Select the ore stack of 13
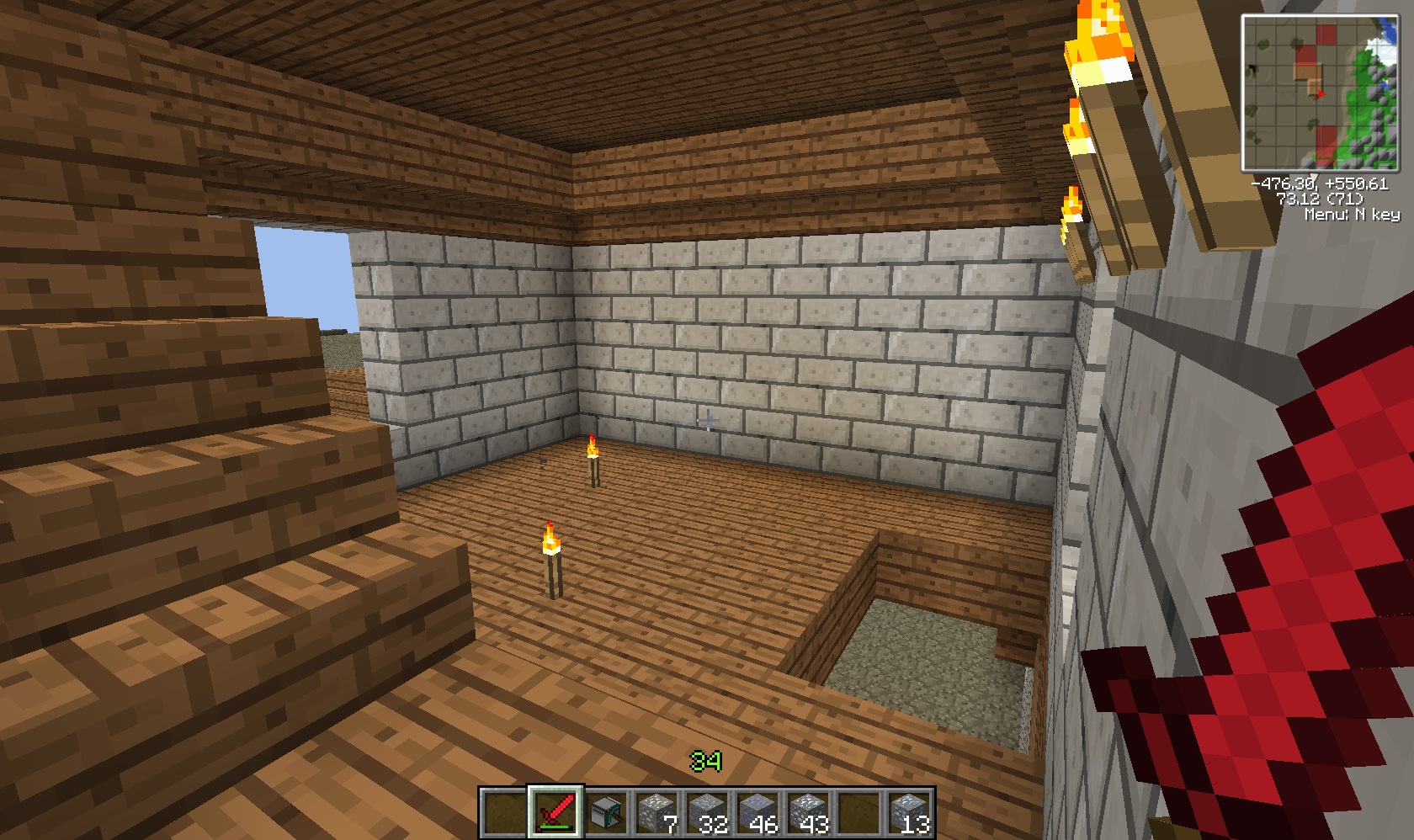Image resolution: width=1414 pixels, height=840 pixels. pos(909,813)
